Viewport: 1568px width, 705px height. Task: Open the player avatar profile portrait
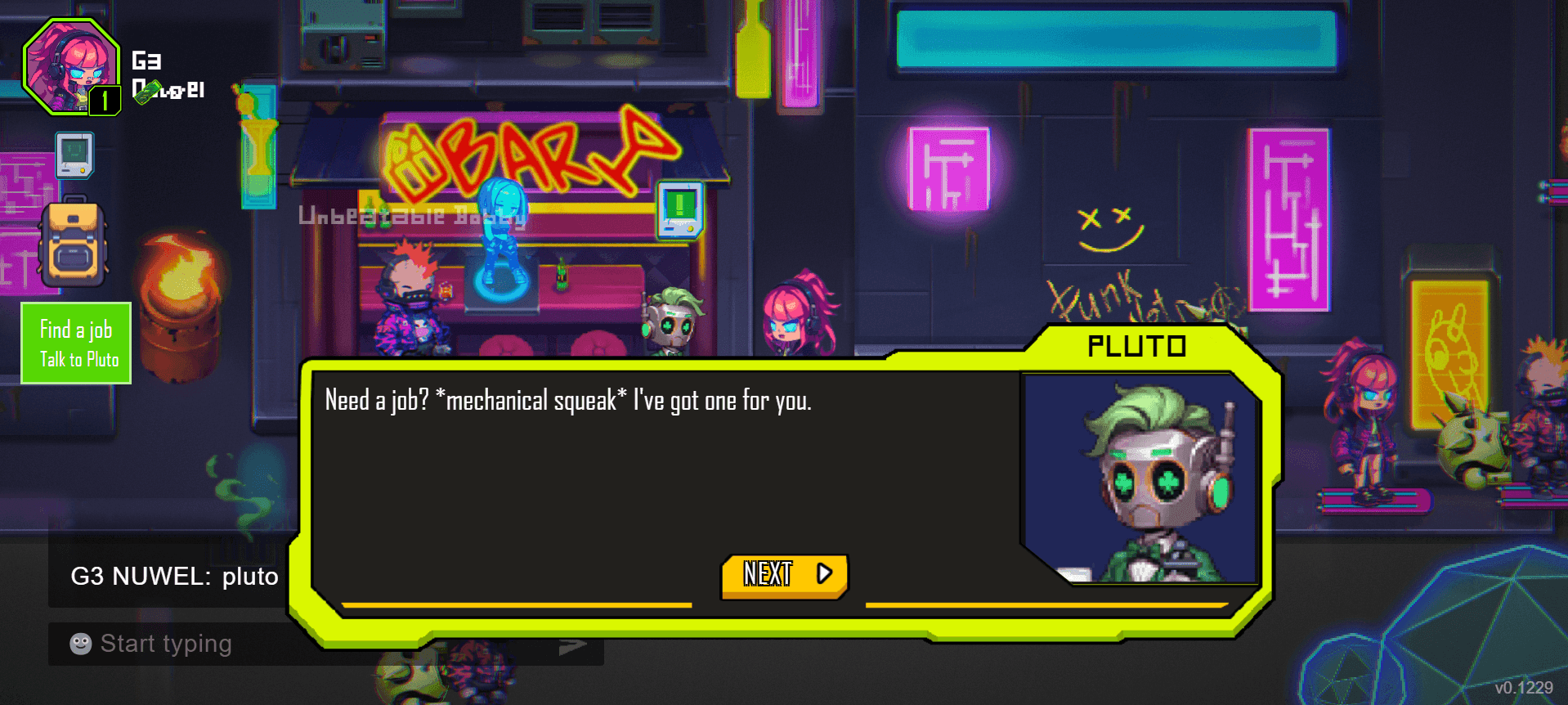[71, 66]
